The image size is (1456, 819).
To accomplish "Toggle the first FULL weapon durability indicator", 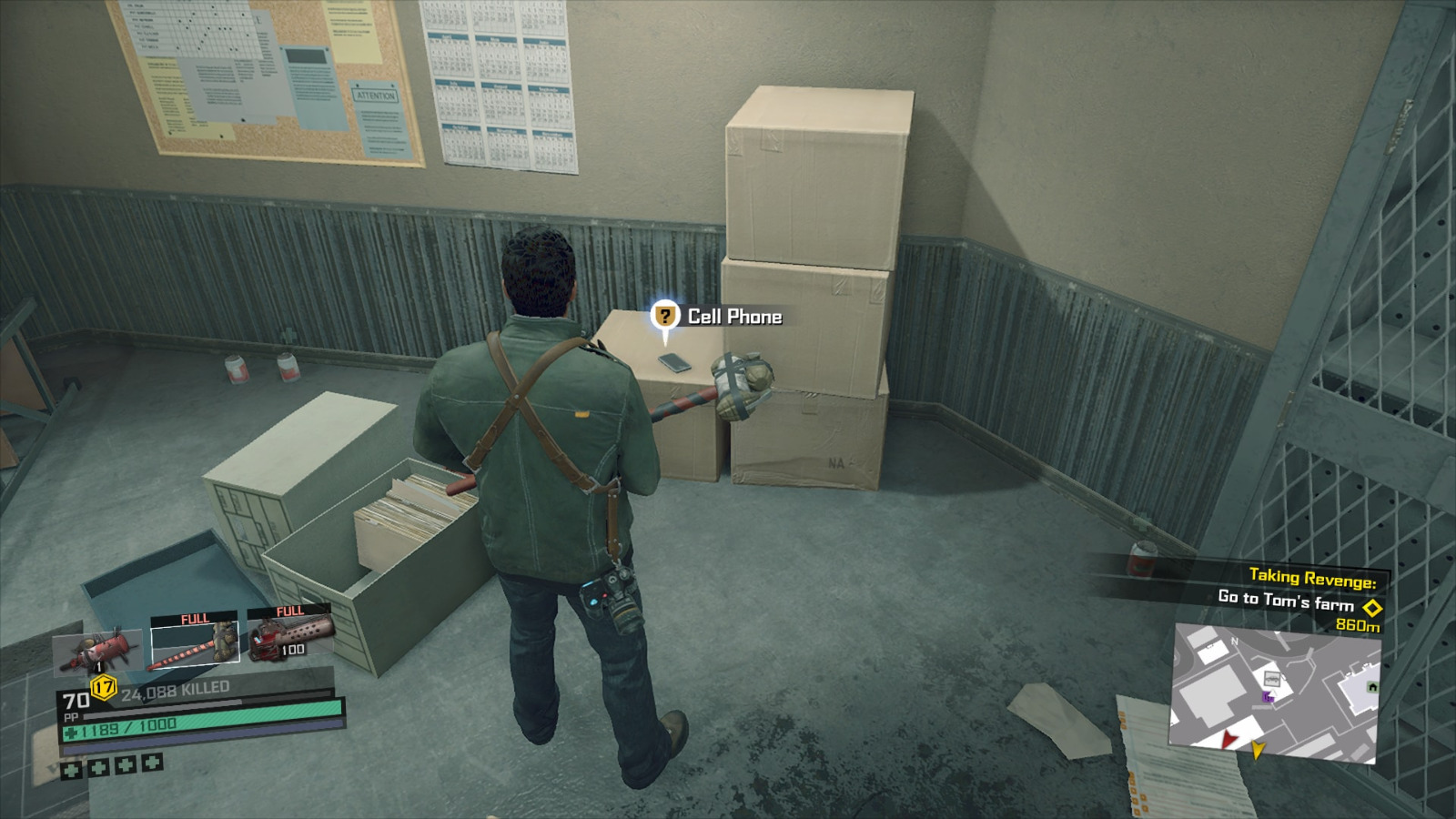I will 196,617.
